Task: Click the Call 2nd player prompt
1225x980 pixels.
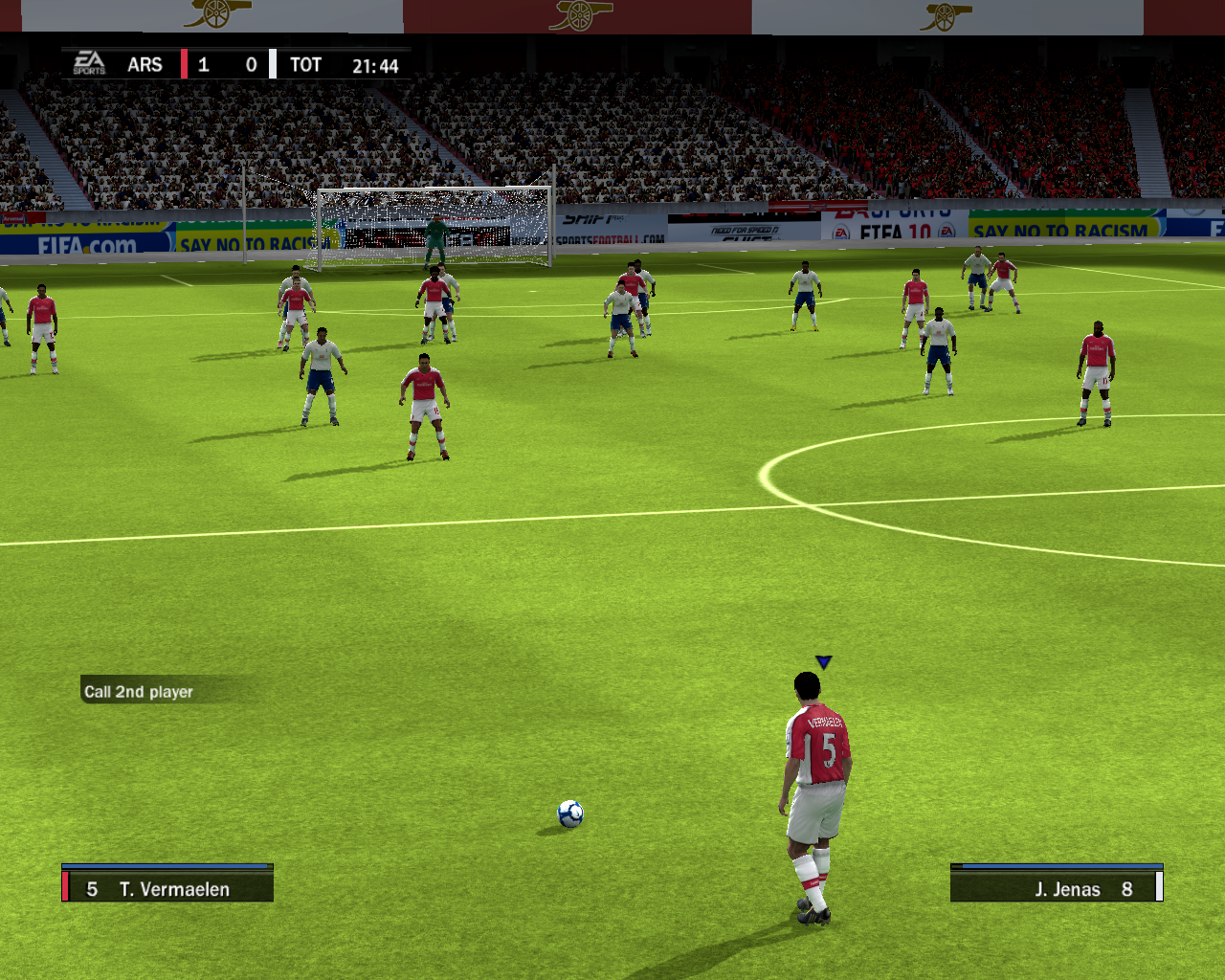Action: 139,691
